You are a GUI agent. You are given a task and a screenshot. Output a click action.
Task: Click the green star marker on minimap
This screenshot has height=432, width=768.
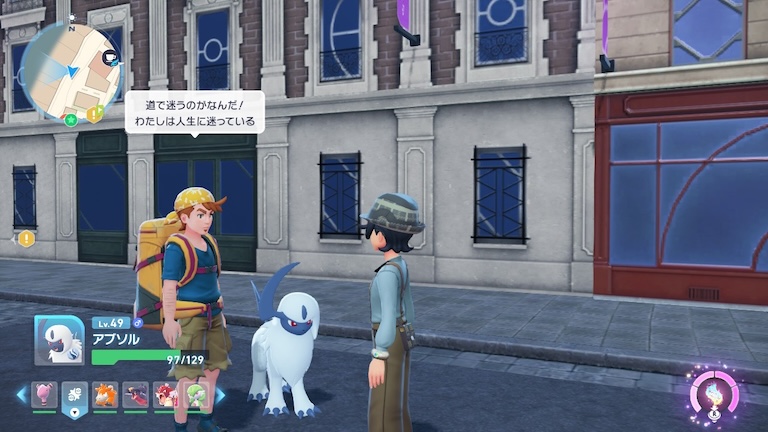click(x=71, y=120)
